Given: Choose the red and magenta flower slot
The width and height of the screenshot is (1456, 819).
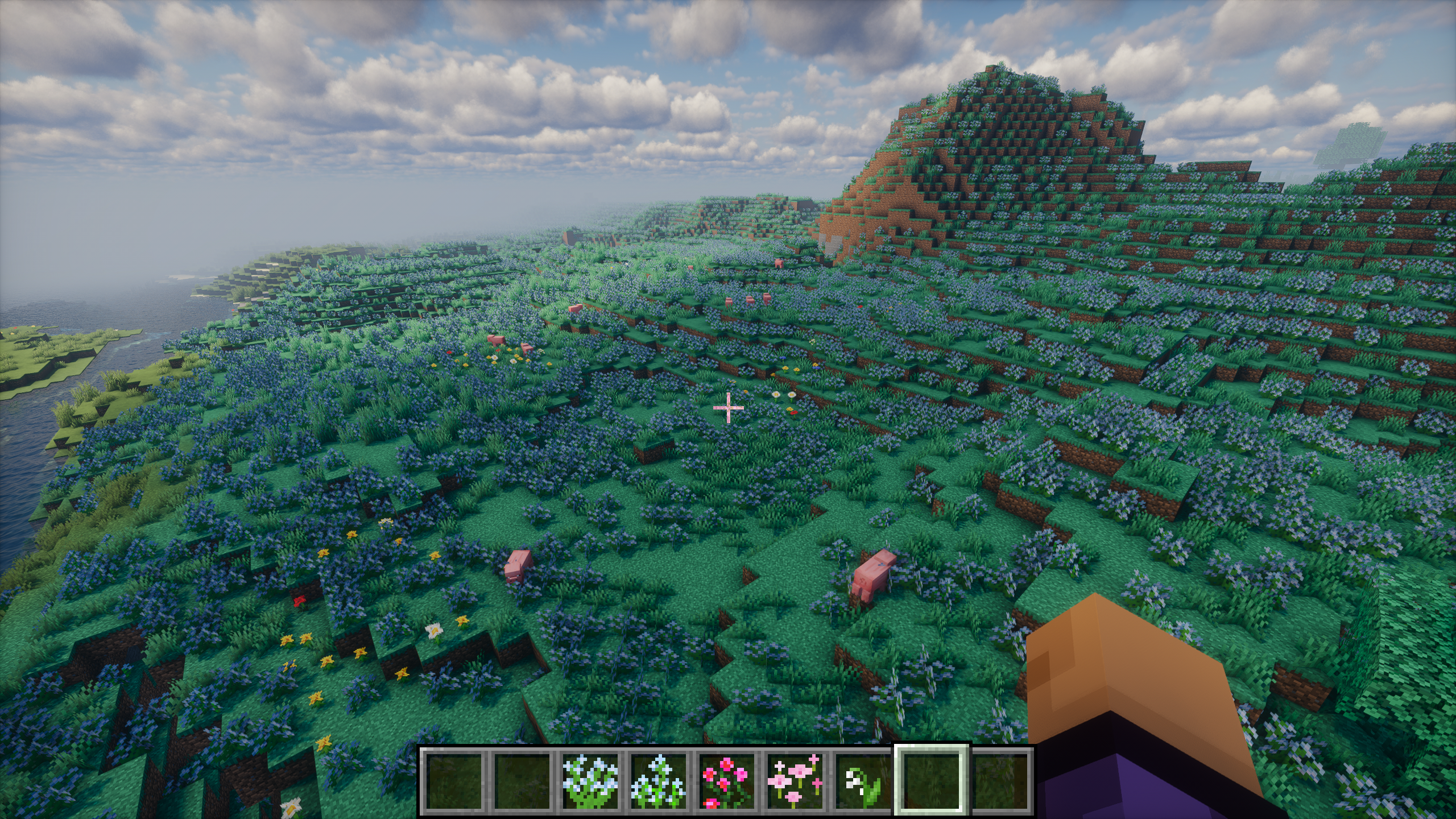Looking at the screenshot, I should point(725,781).
